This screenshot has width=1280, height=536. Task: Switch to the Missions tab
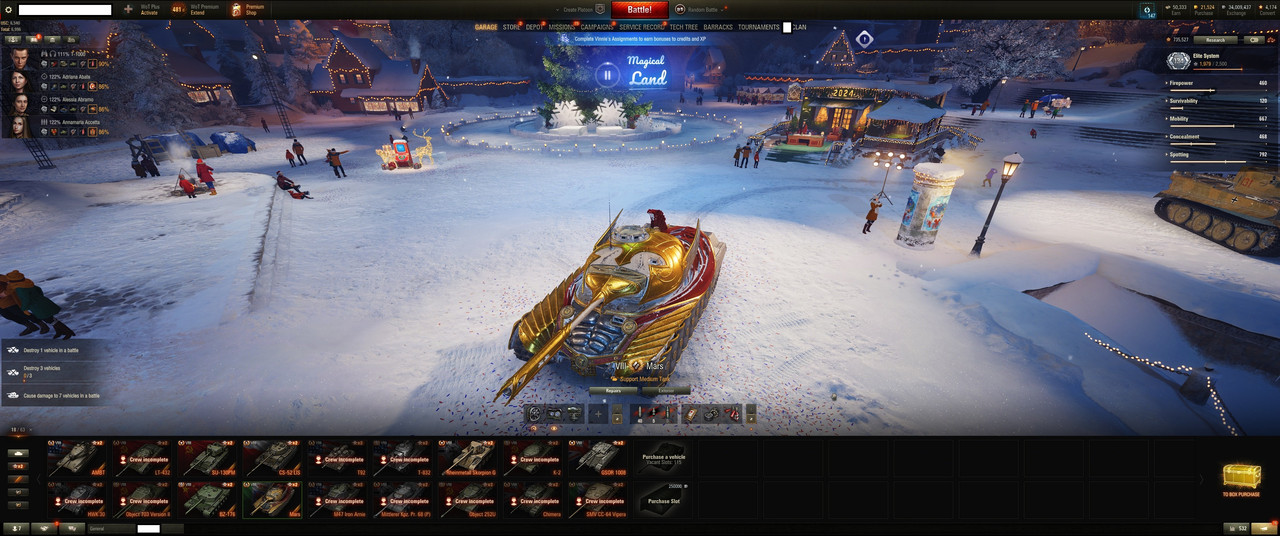coord(561,27)
